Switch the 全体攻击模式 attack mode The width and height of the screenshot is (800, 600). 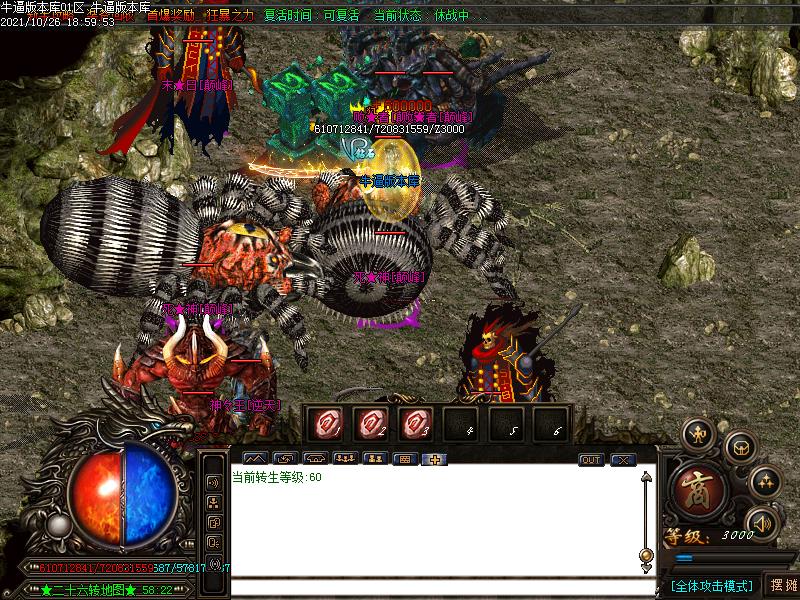pos(709,585)
